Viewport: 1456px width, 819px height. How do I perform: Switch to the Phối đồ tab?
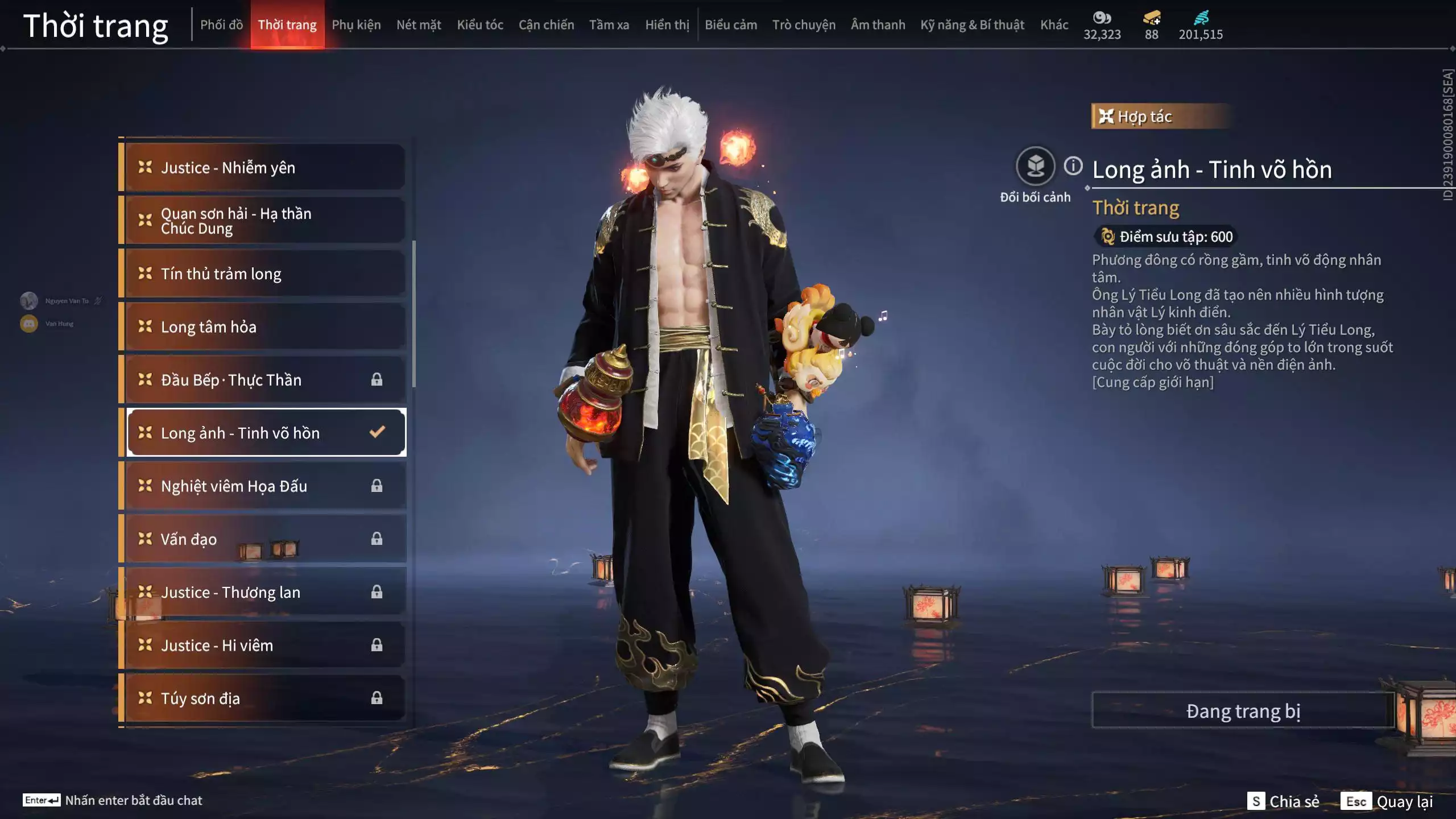tap(221, 25)
